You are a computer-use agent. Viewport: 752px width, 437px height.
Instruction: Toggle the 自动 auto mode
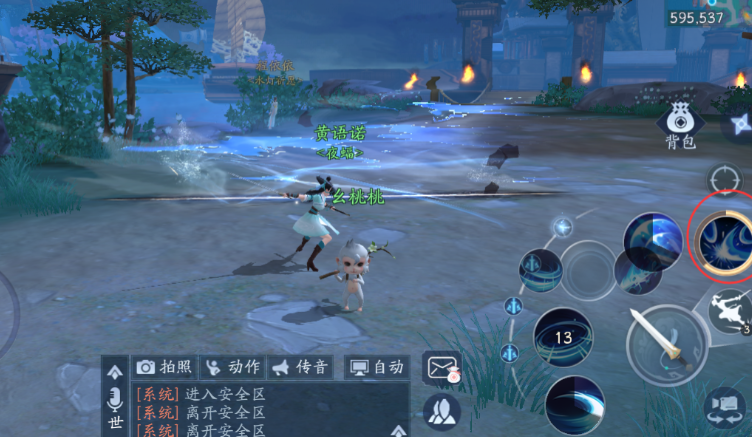pos(376,367)
